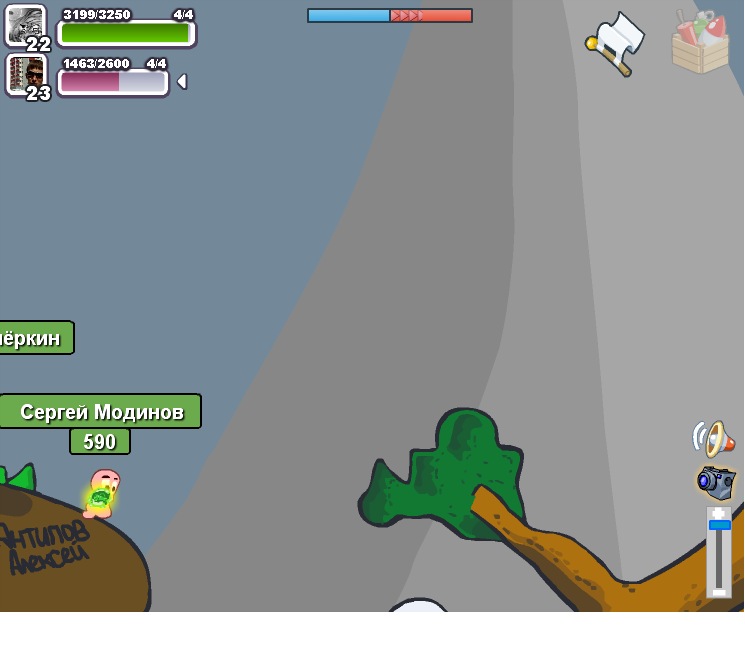
Task: Click the blue handle of the zoom slider
Action: pyautogui.click(x=719, y=525)
